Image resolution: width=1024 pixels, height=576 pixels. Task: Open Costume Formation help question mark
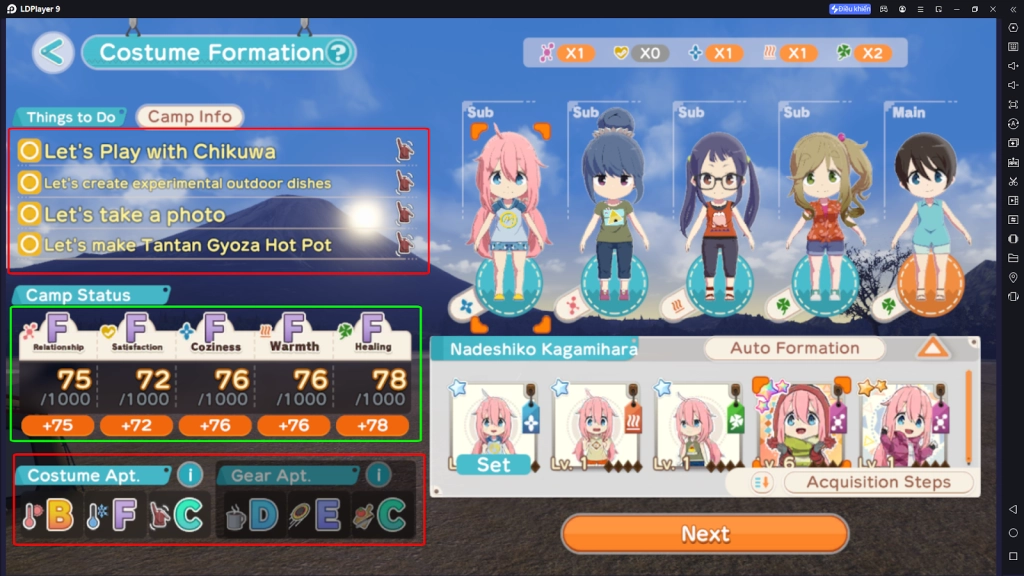point(340,52)
